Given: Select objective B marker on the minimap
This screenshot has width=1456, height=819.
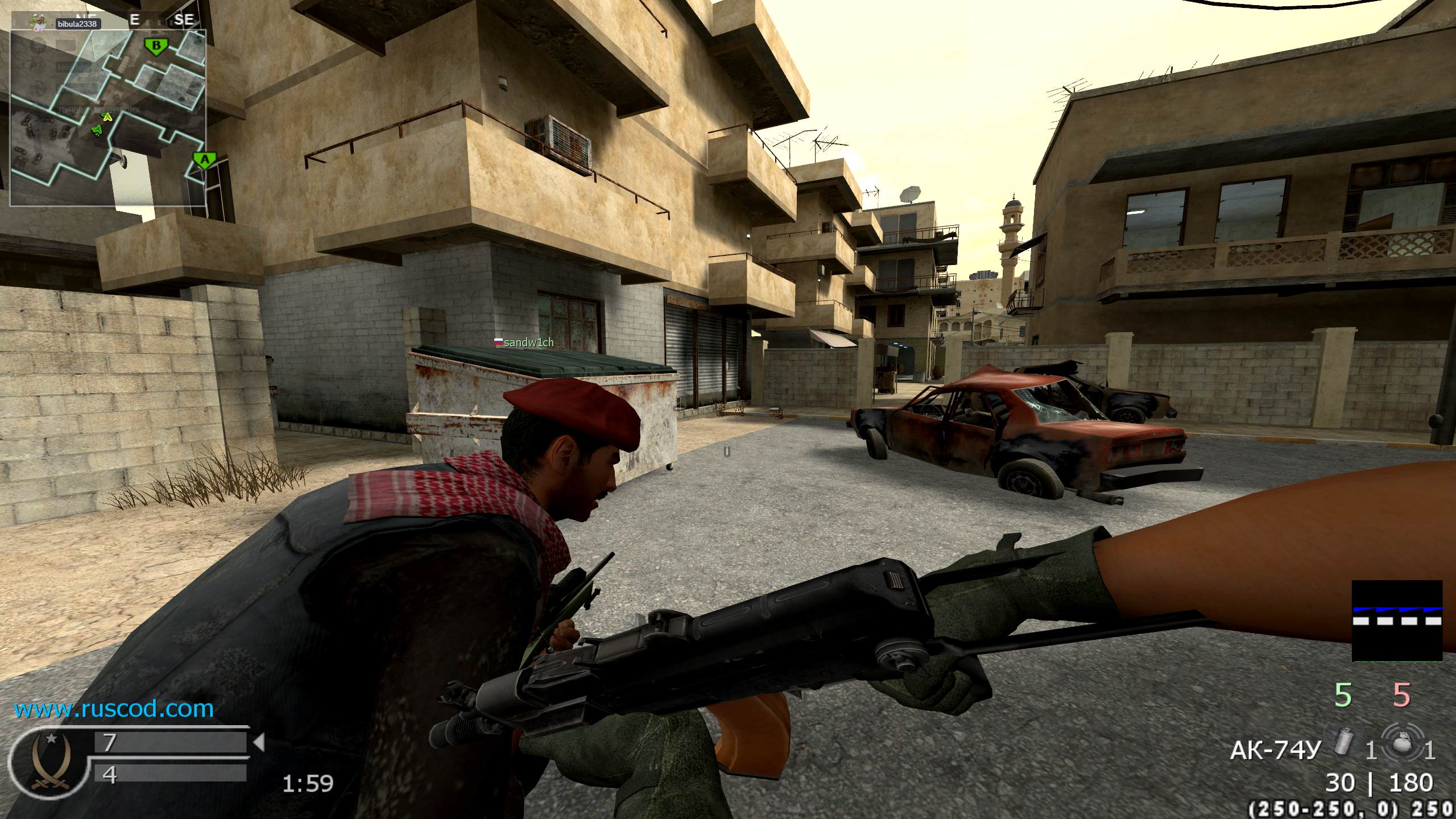Looking at the screenshot, I should click(x=156, y=45).
